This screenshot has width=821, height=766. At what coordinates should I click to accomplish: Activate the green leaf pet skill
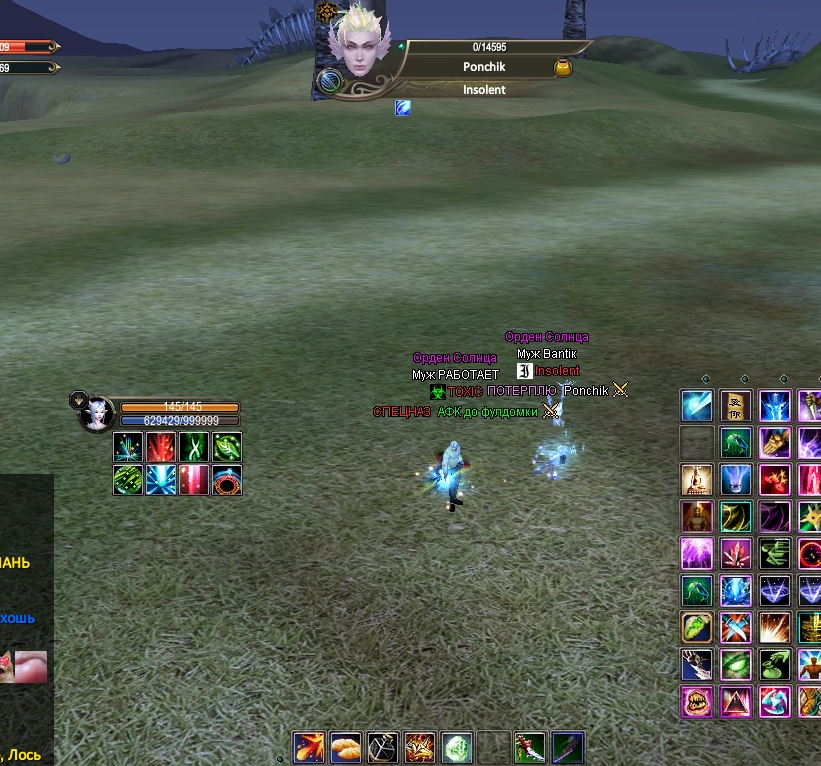(227, 446)
